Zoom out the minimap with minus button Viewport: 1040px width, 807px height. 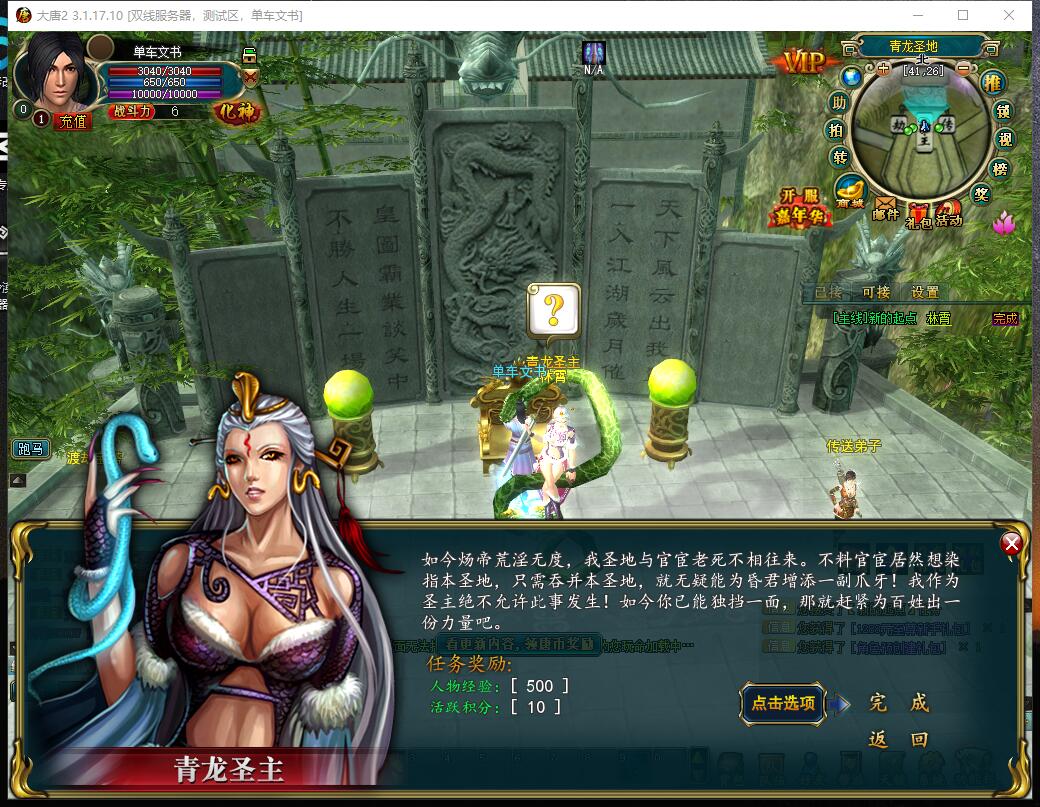pos(963,69)
